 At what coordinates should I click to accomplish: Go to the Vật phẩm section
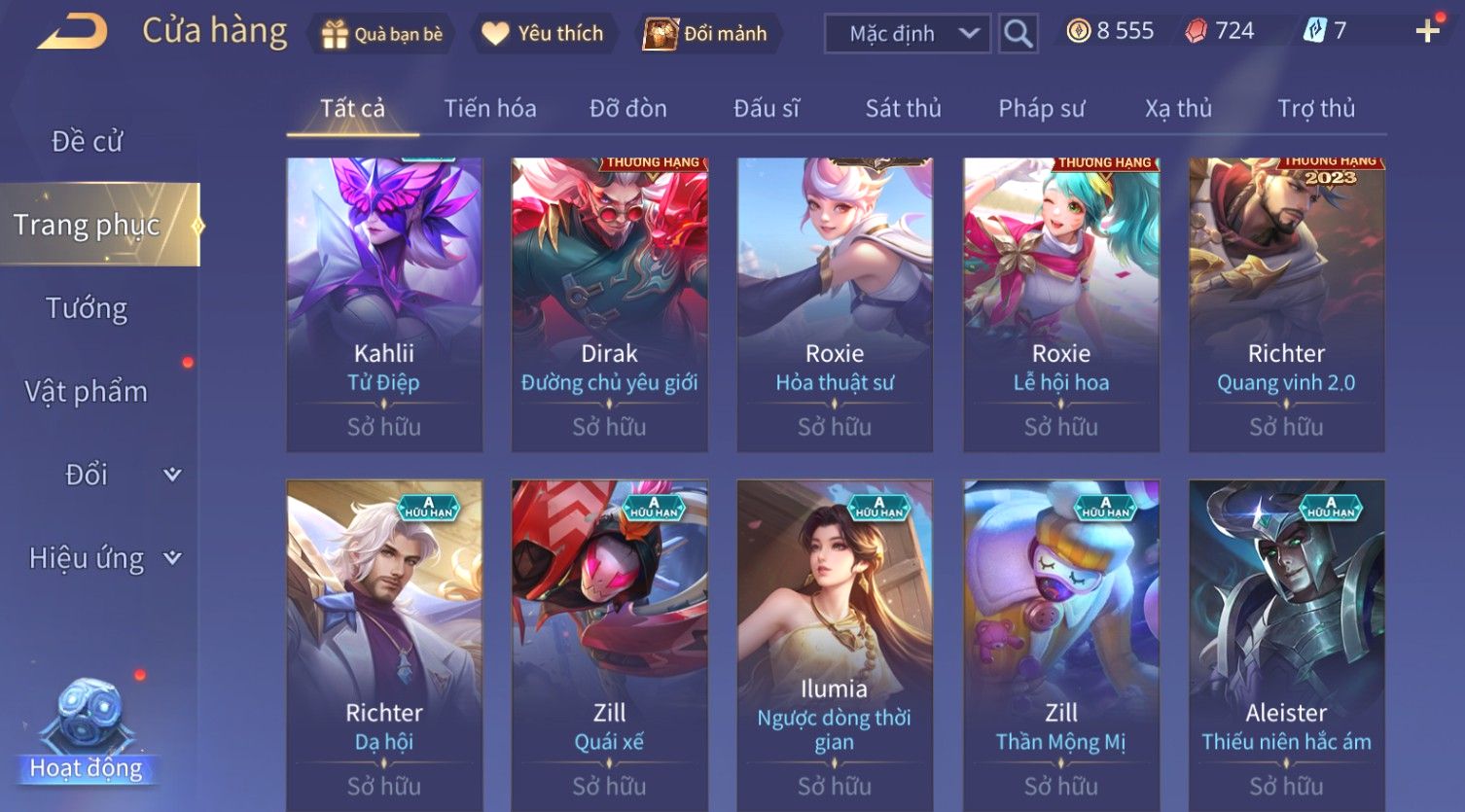pyautogui.click(x=87, y=392)
